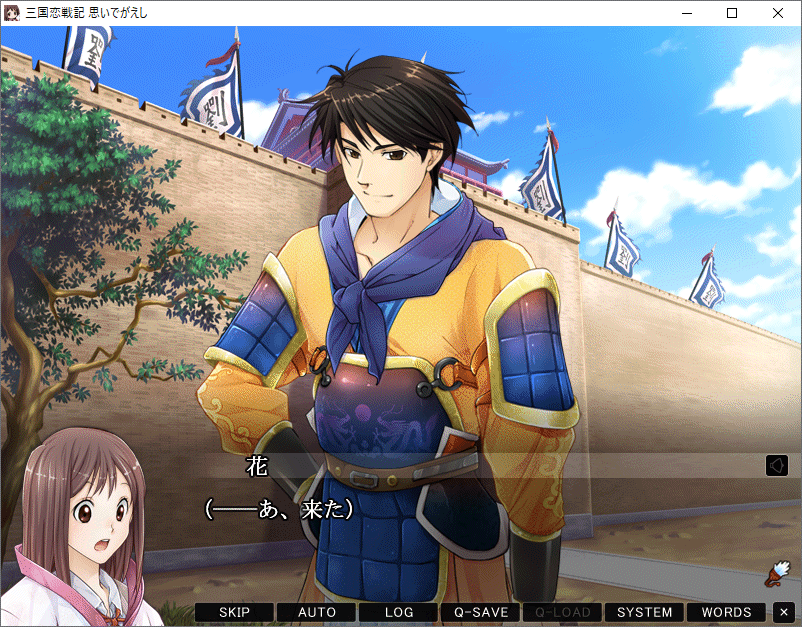This screenshot has height=627, width=802.
Task: Minimize the game window
Action: [x=686, y=13]
